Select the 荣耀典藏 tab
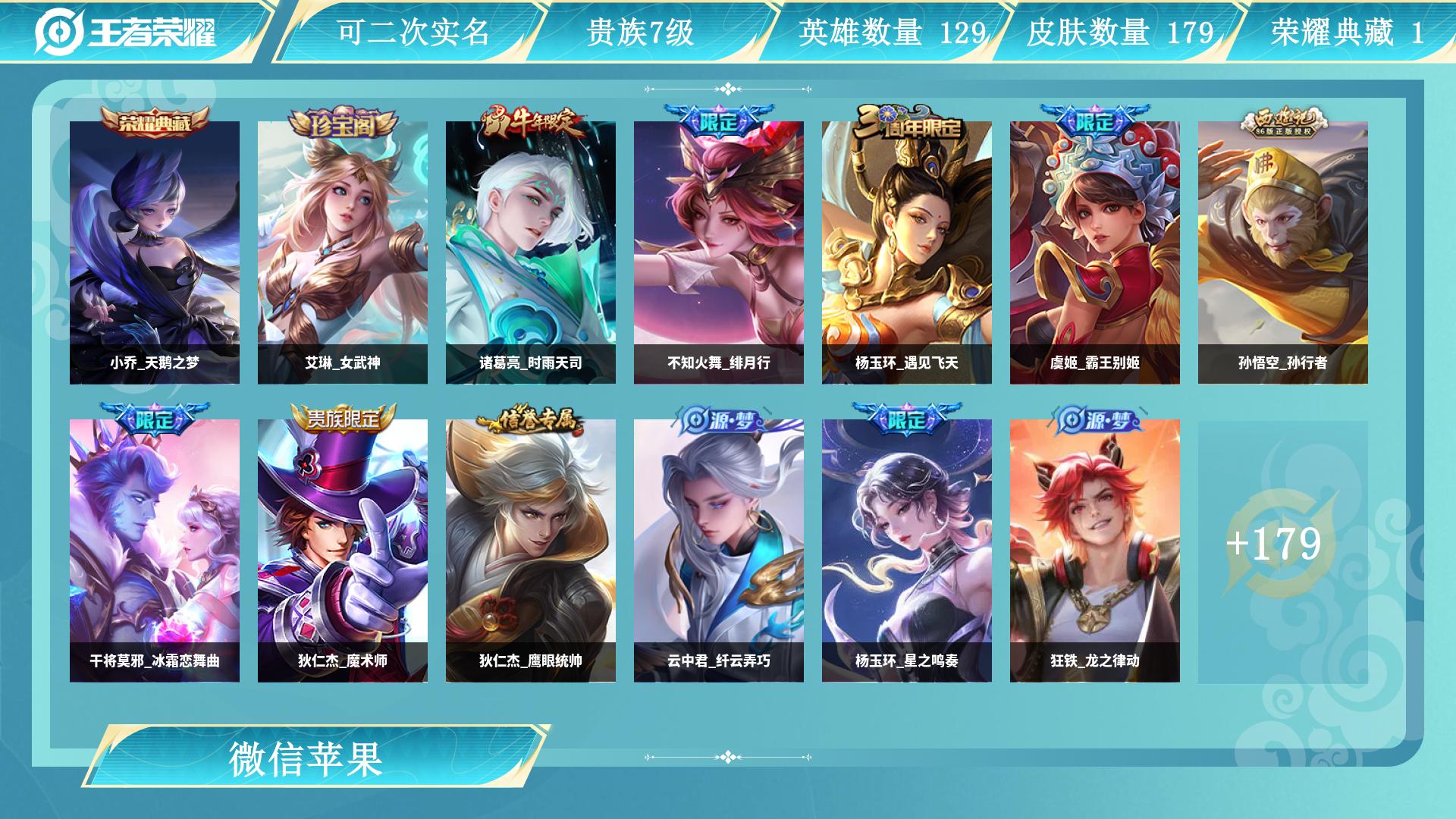The width and height of the screenshot is (1456, 819). click(1347, 32)
